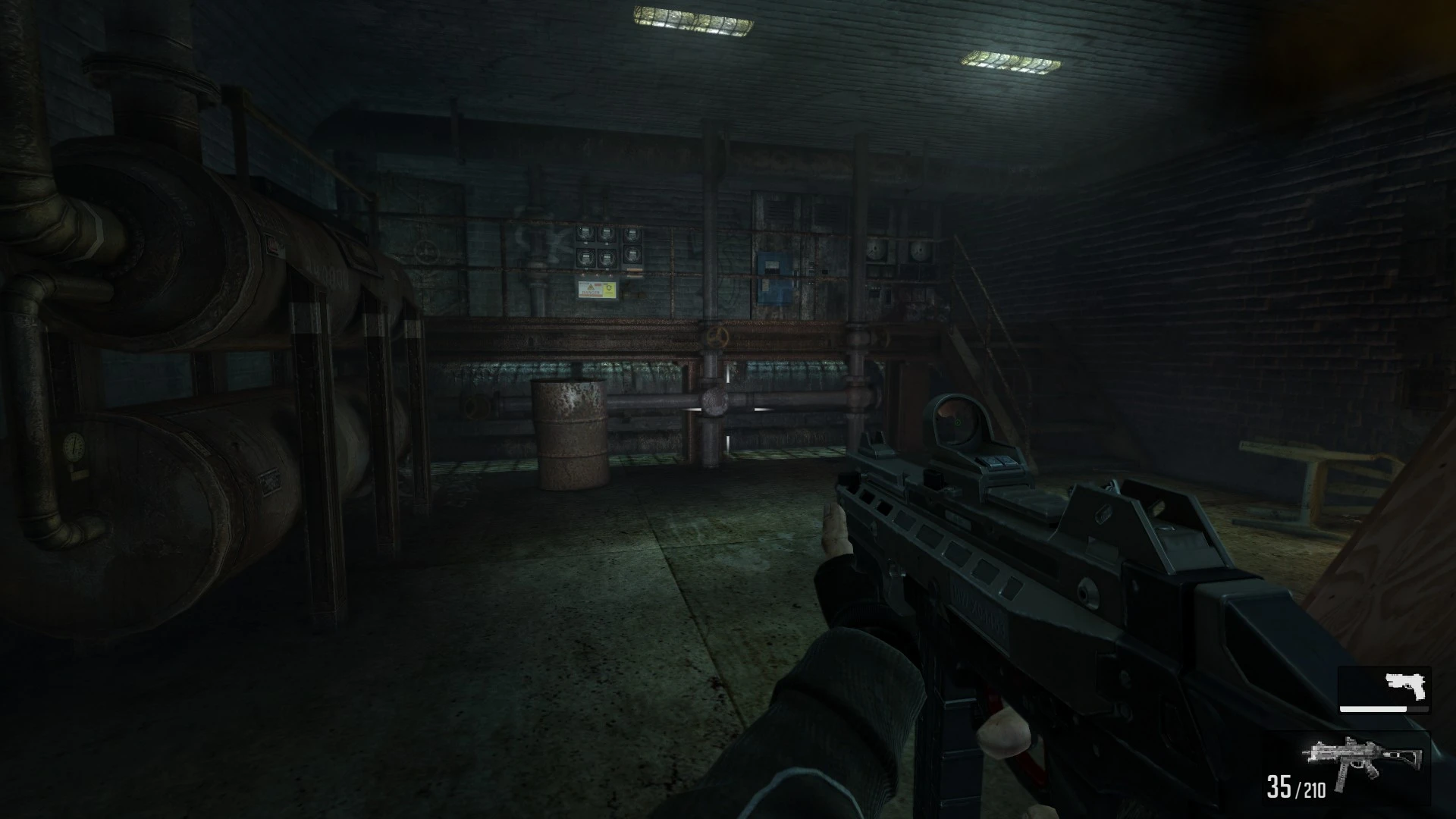Click the ceiling fluorescent light fixture
Viewport: 1456px width, 819px height.
pyautogui.click(x=690, y=21)
